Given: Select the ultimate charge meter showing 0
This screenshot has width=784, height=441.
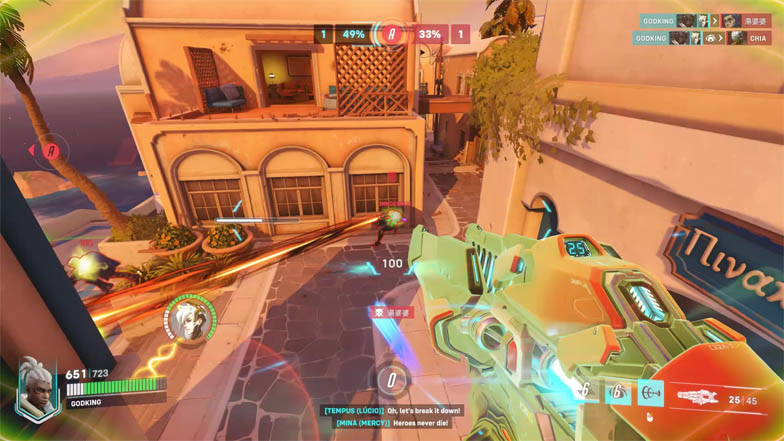Looking at the screenshot, I should (392, 379).
